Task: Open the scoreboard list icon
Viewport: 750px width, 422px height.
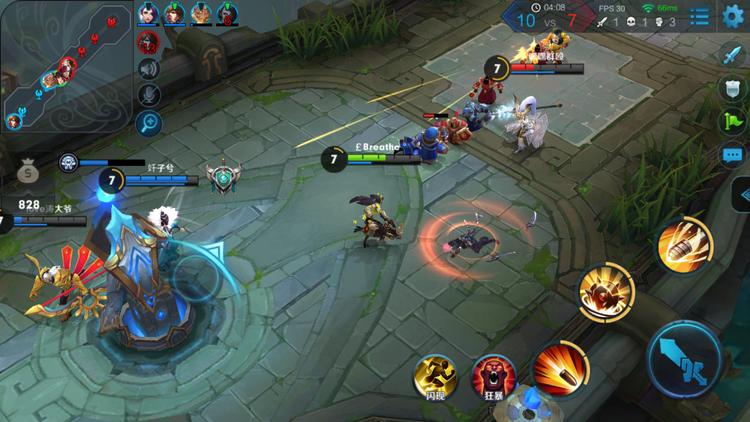Action: click(x=700, y=15)
